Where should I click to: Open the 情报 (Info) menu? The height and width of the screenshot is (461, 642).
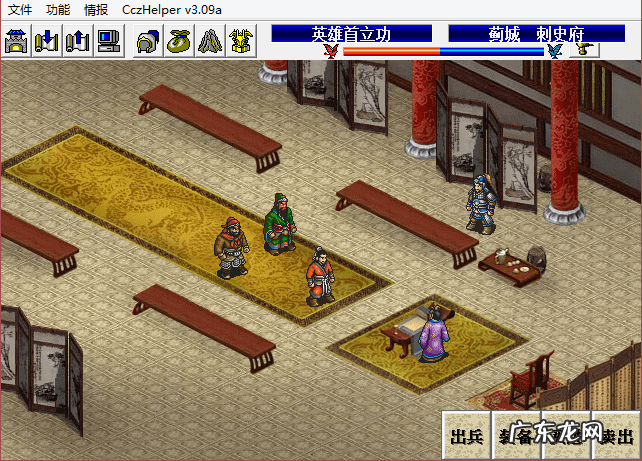(96, 9)
